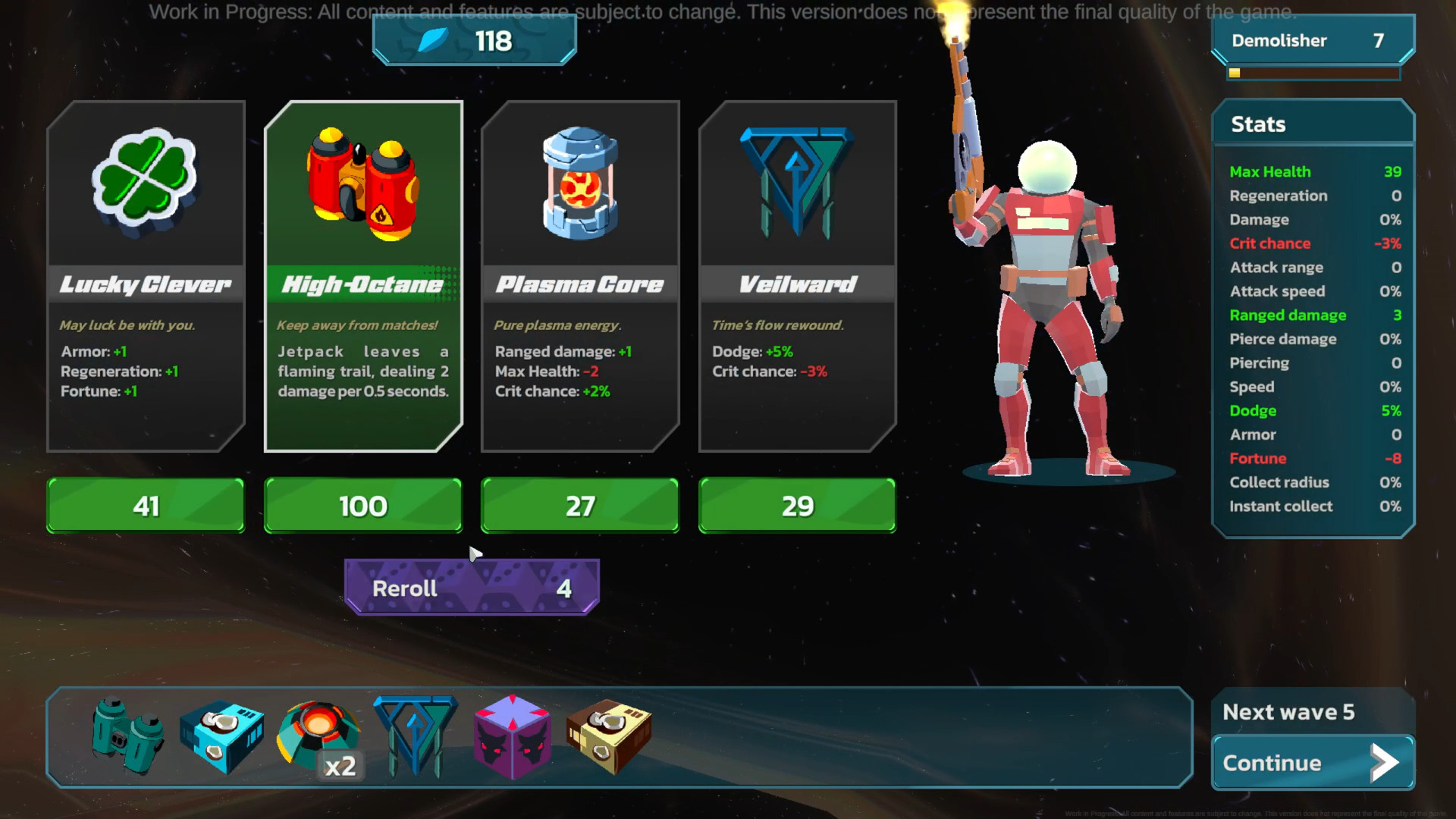The image size is (1456, 819).
Task: Reroll the shop items
Action: 472,588
